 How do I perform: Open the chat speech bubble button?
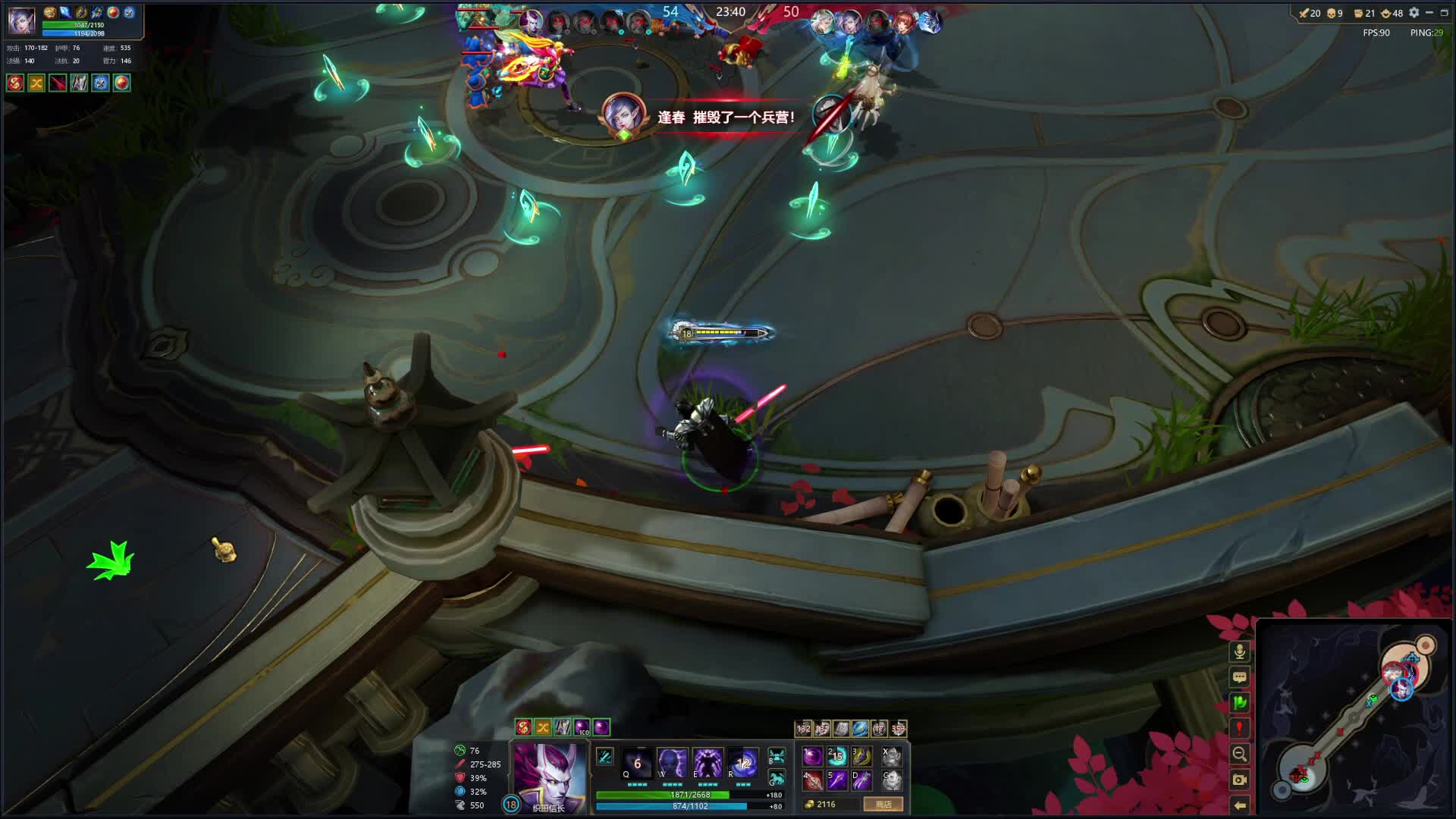click(1240, 677)
